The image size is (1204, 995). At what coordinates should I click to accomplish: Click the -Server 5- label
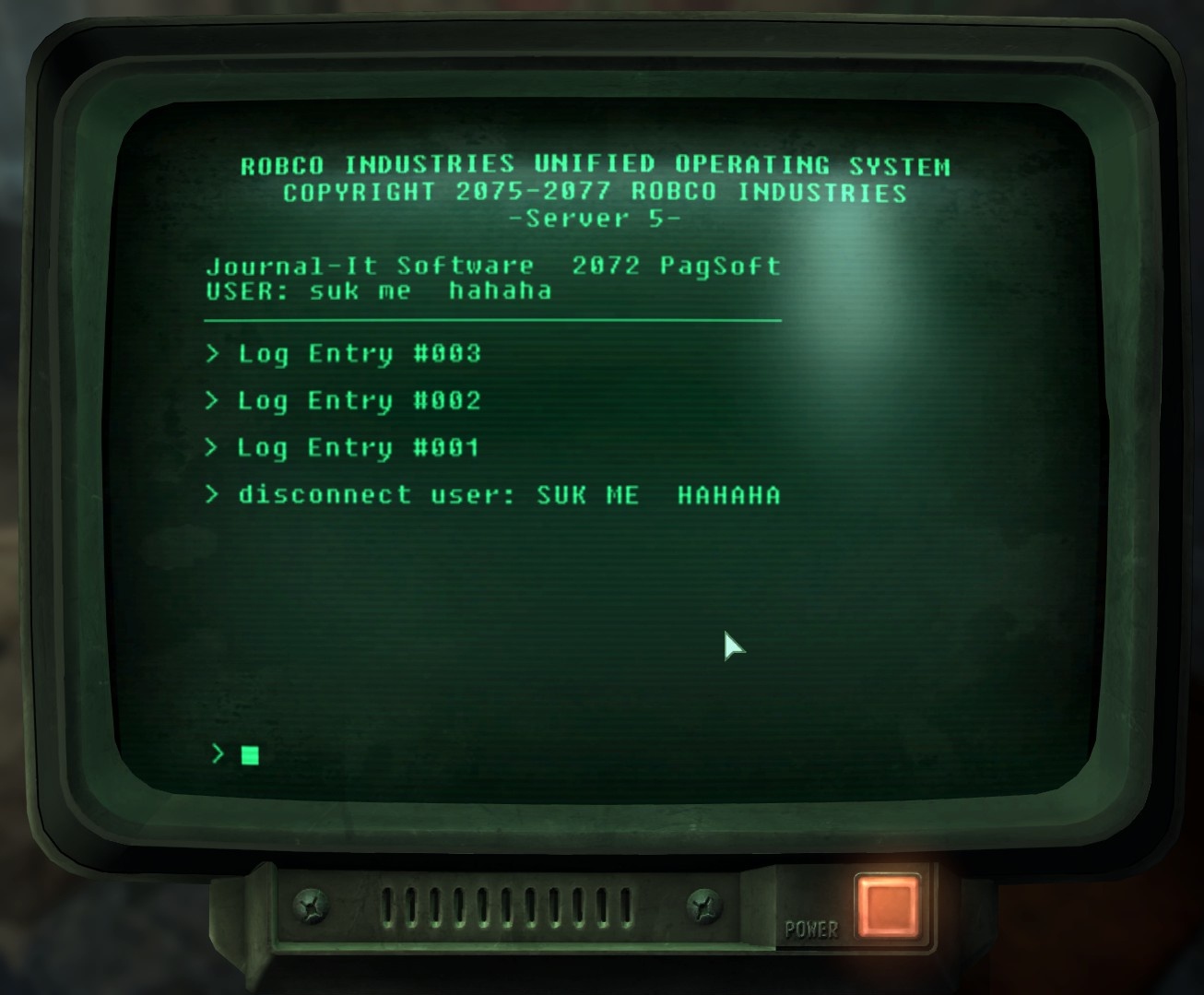[x=596, y=219]
